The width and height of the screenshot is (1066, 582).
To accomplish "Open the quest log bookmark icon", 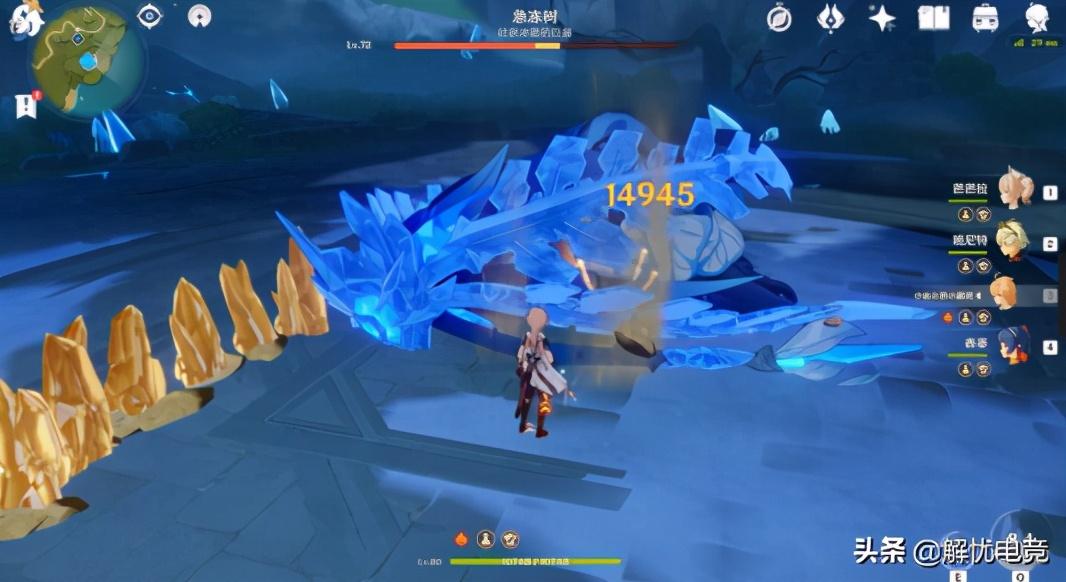I will coord(25,105).
